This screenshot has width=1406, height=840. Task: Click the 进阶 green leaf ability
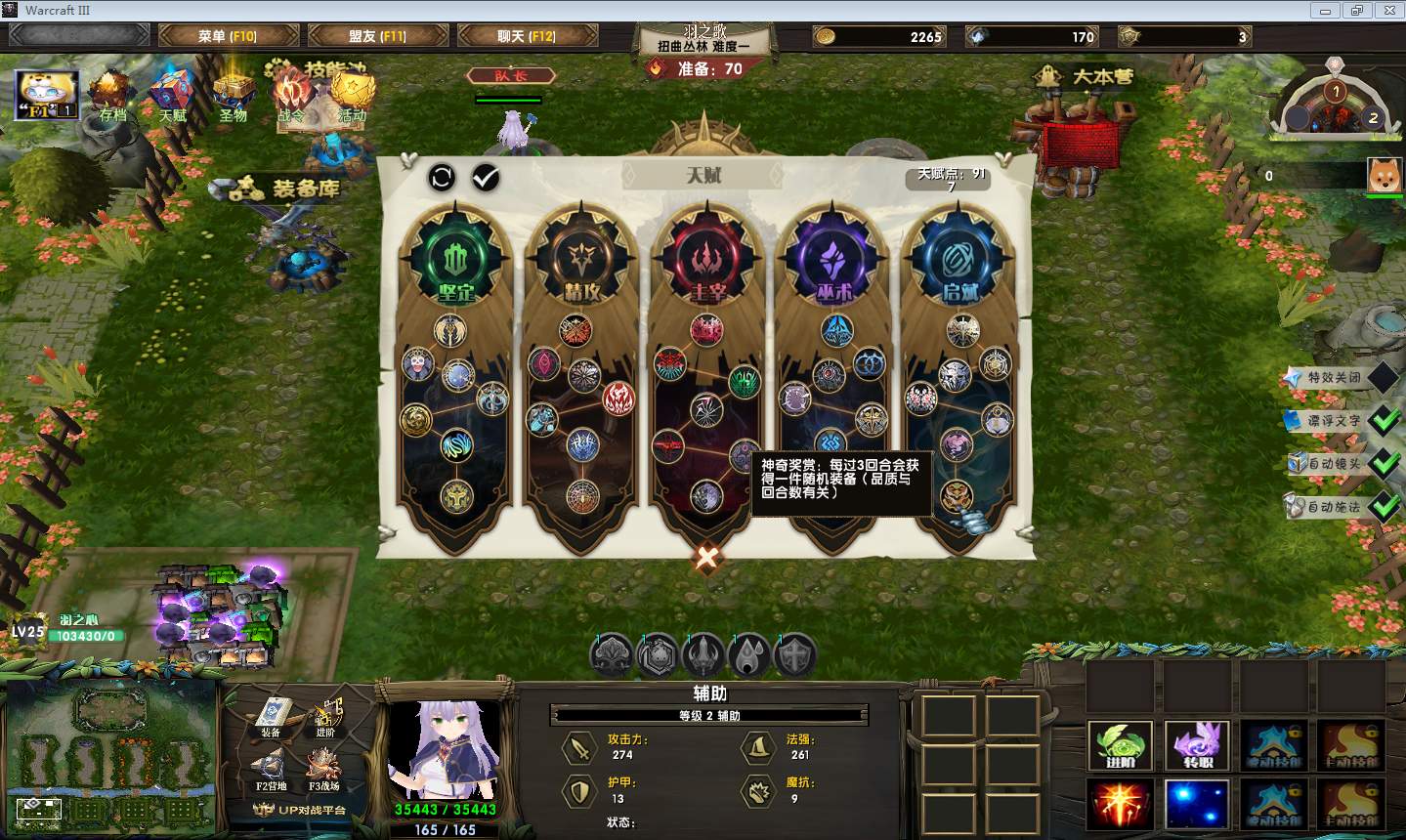click(1120, 746)
